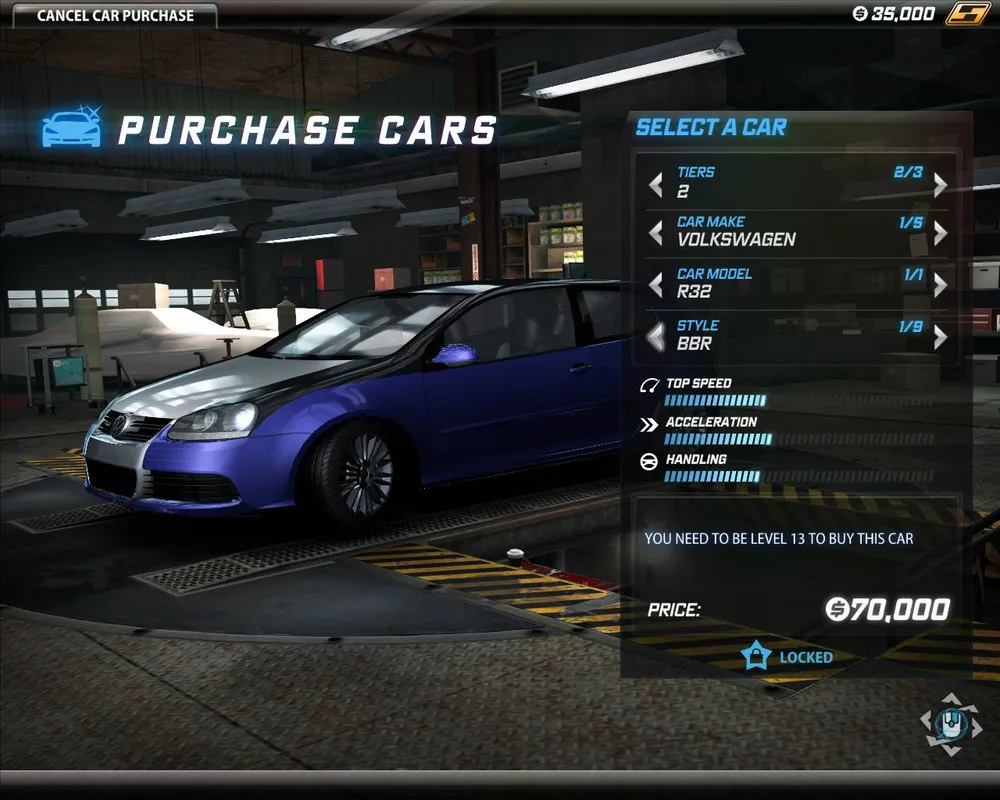The height and width of the screenshot is (800, 1000).
Task: Select the previous car model
Action: pyautogui.click(x=656, y=285)
